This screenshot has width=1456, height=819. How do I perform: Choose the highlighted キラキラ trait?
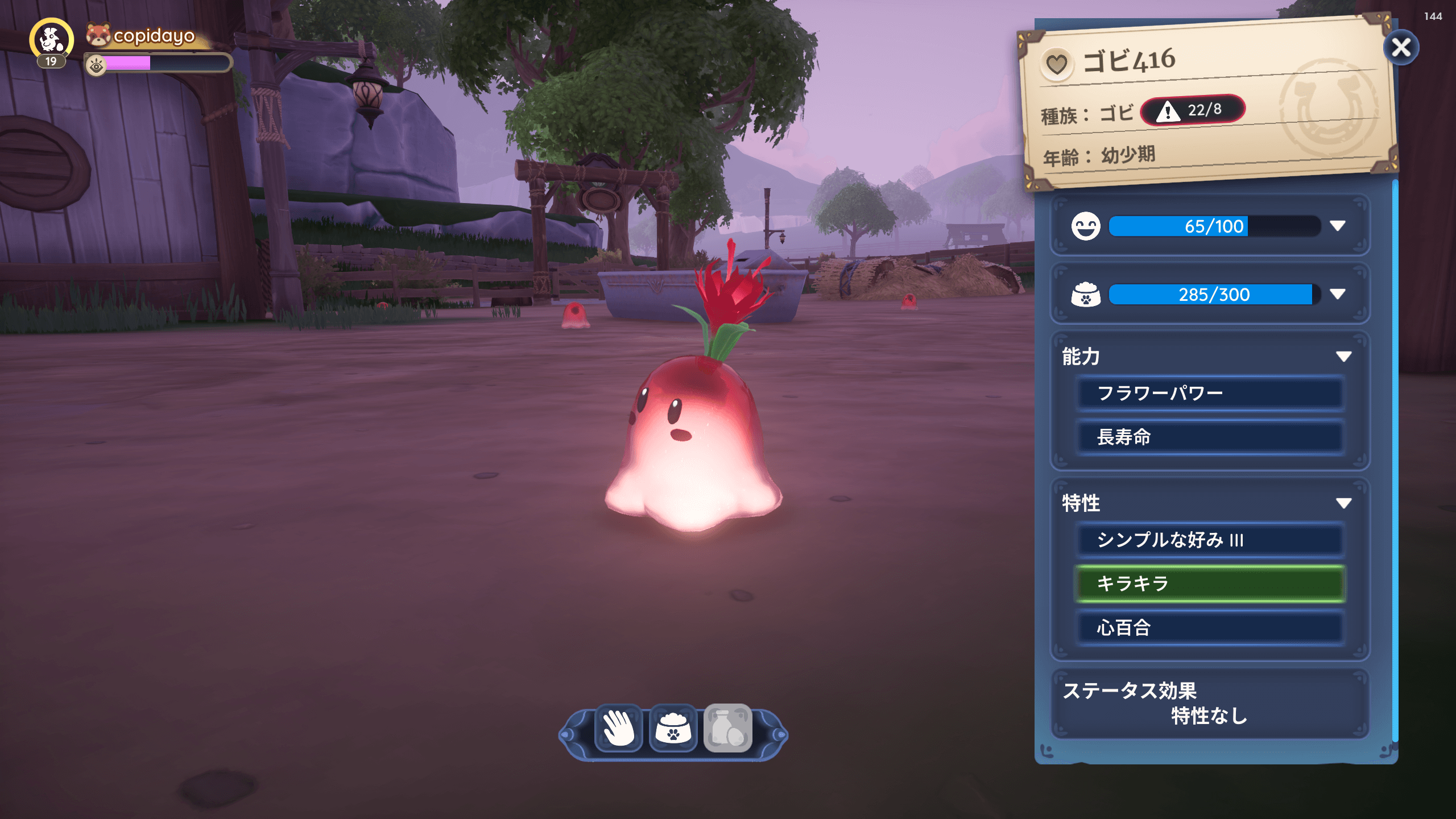click(1210, 584)
